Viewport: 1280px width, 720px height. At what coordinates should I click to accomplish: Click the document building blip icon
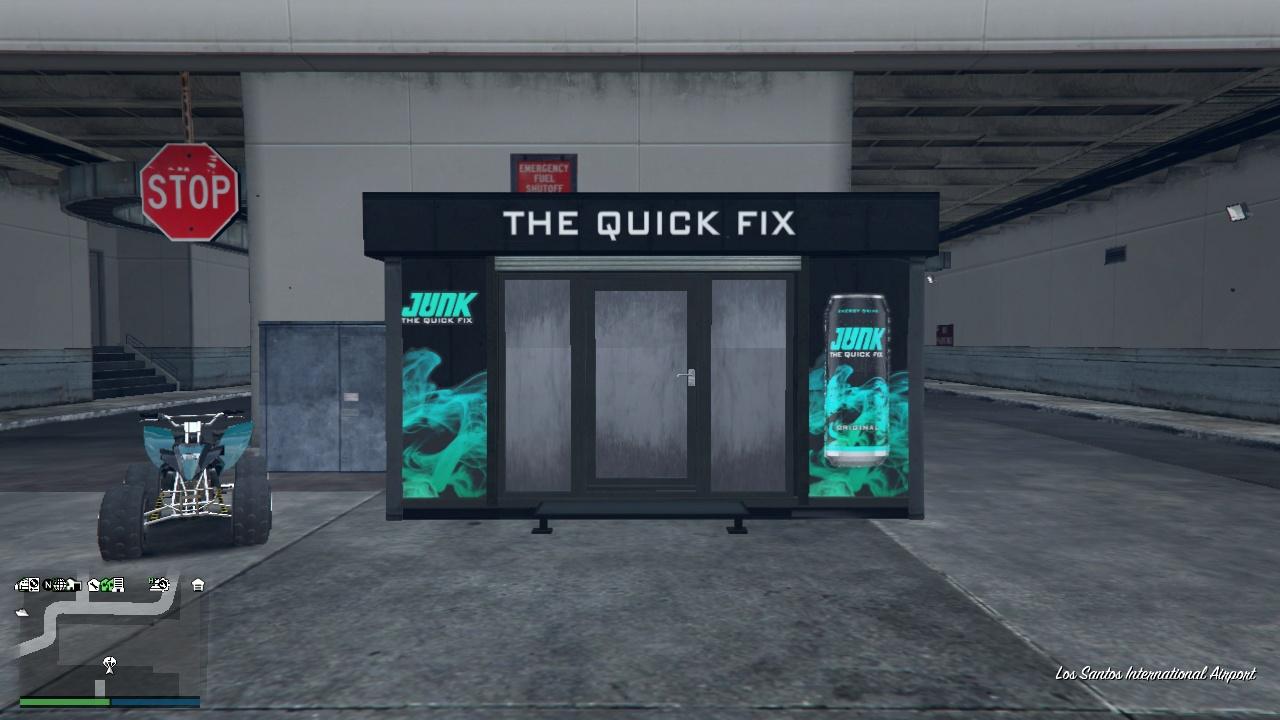tap(119, 585)
